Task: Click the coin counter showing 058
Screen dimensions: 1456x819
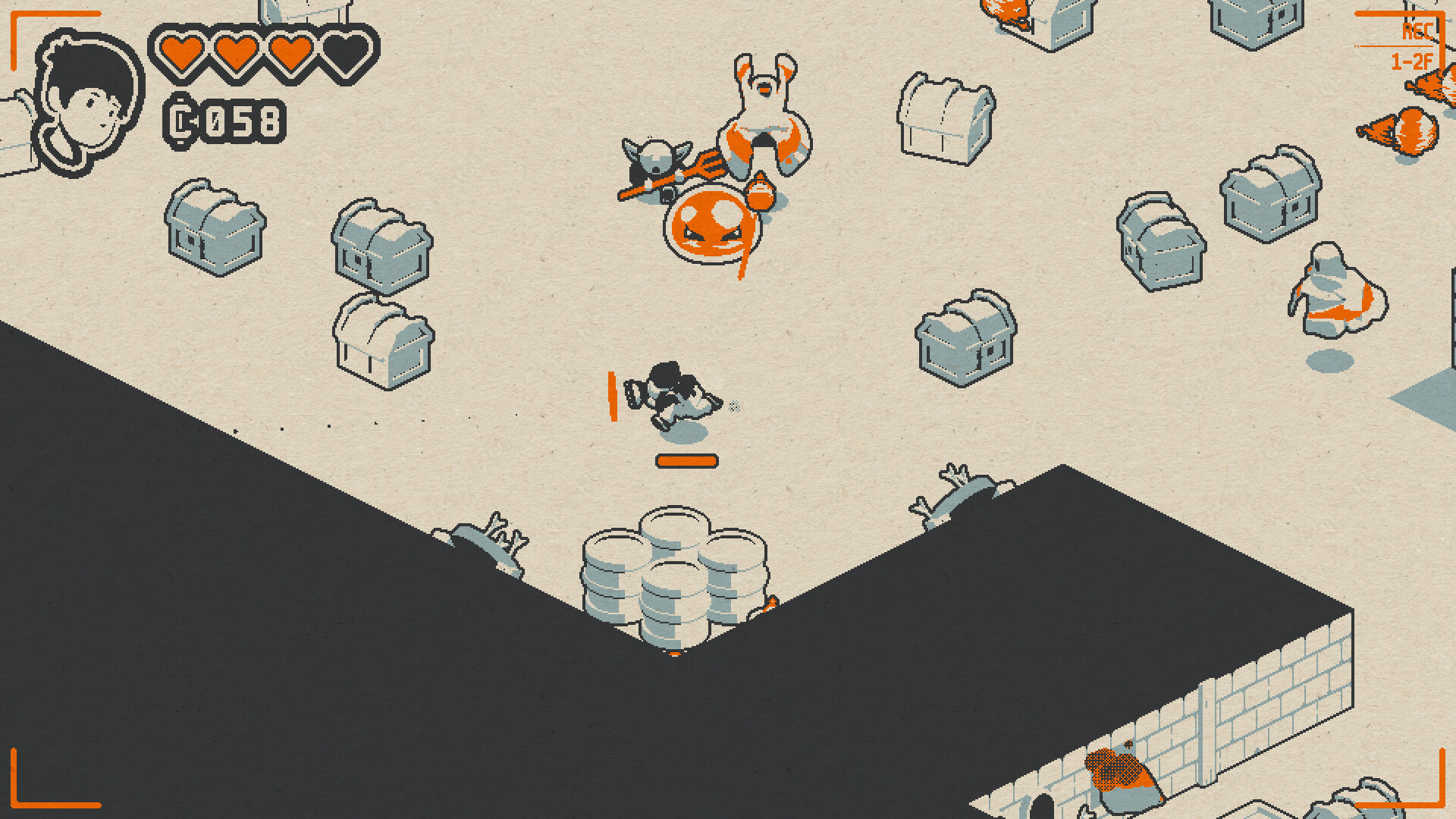Action: pos(224,120)
